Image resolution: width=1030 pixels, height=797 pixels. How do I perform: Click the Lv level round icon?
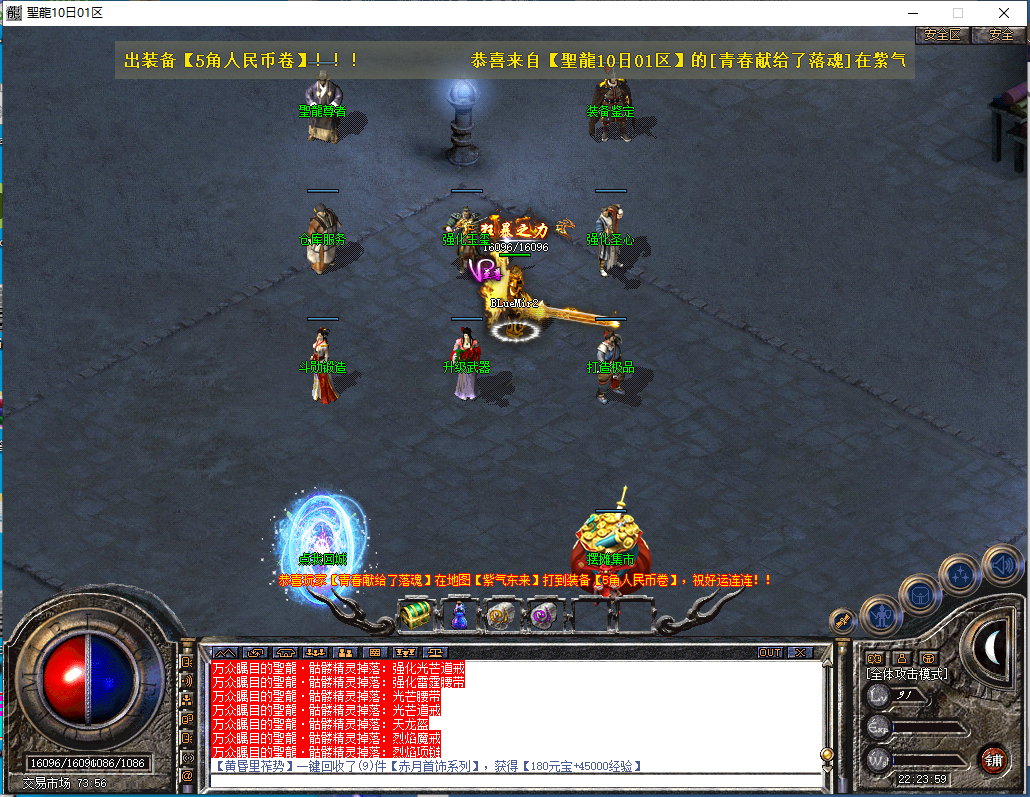point(879,695)
